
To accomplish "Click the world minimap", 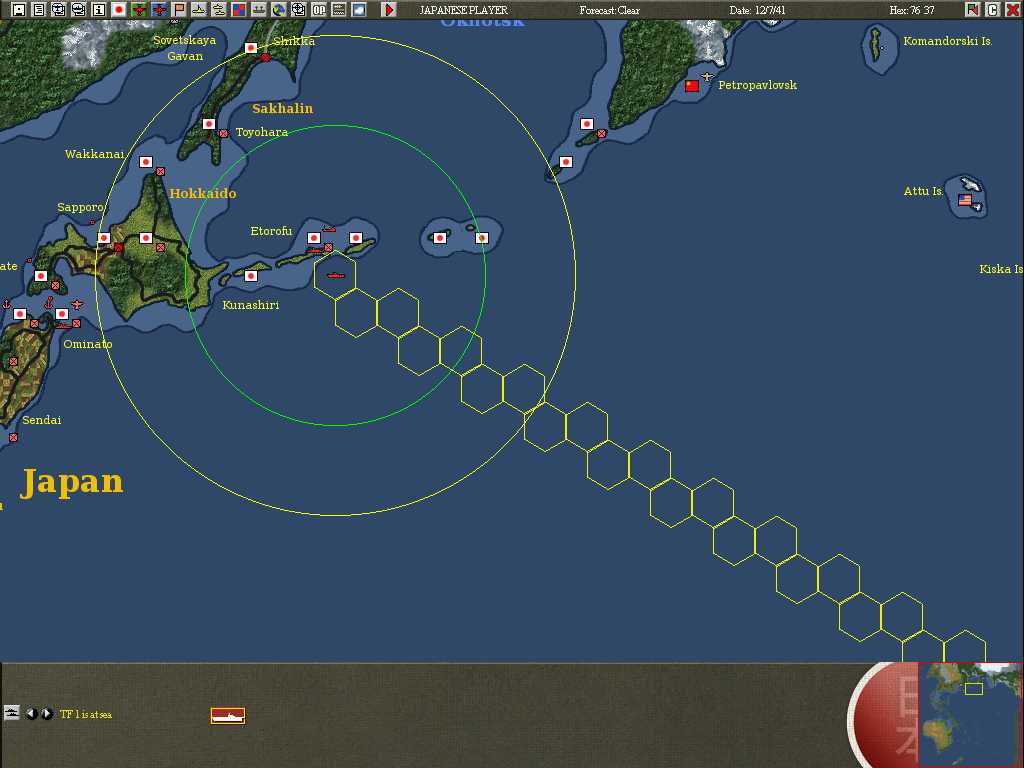I will (969, 712).
